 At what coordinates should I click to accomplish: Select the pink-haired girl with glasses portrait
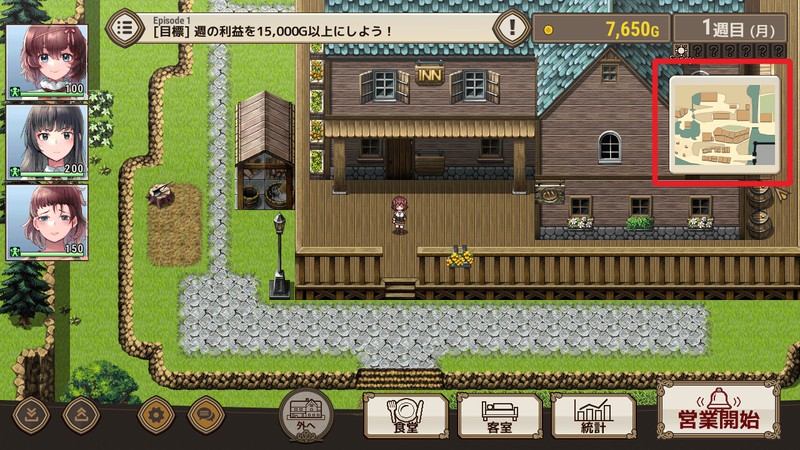coord(33,220)
